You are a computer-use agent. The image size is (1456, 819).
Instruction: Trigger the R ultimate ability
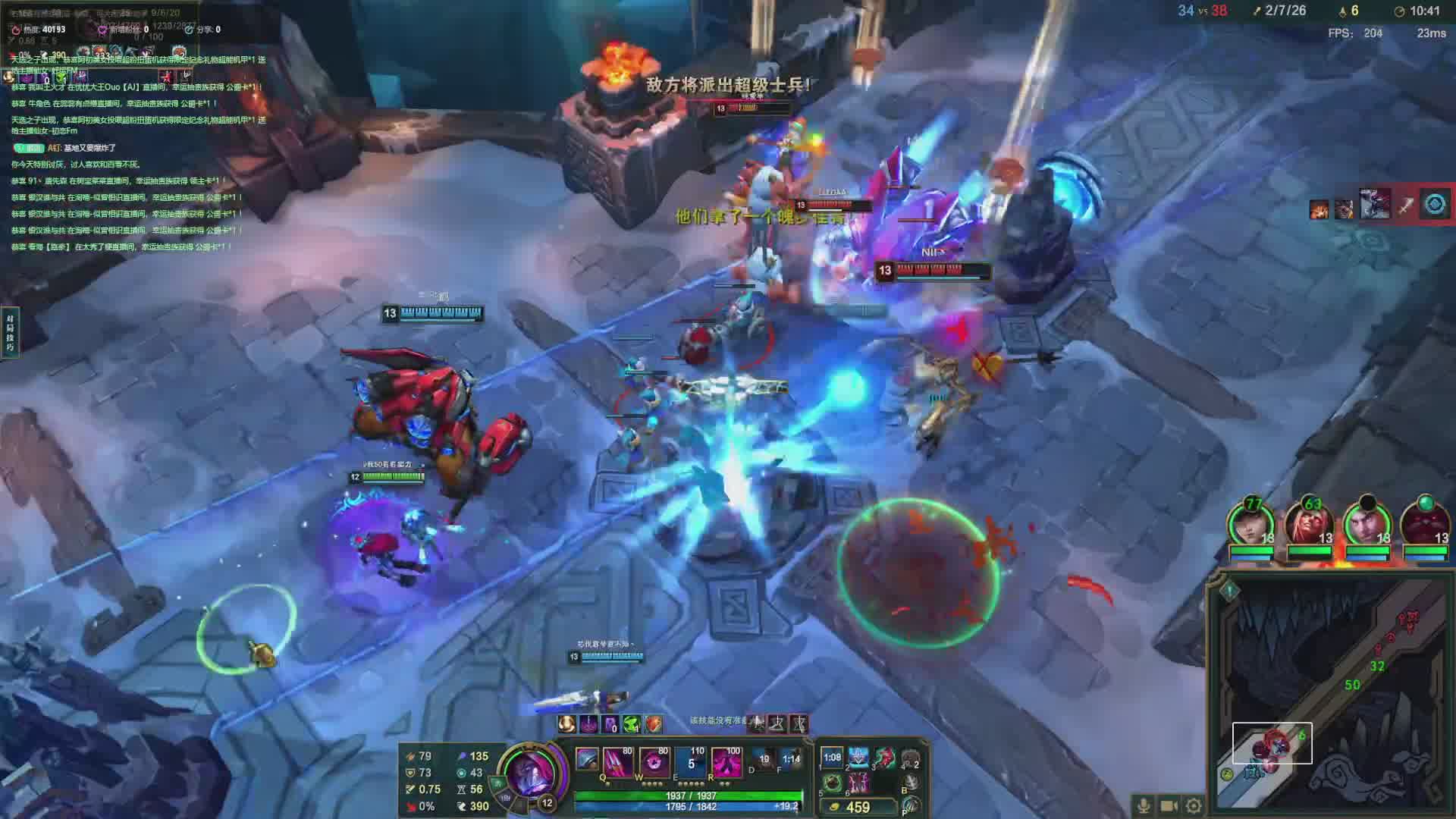point(726,761)
